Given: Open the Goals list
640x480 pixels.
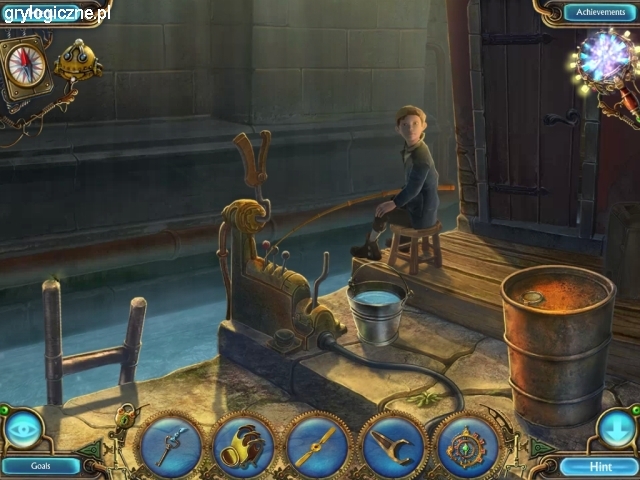Looking at the screenshot, I should point(41,465).
